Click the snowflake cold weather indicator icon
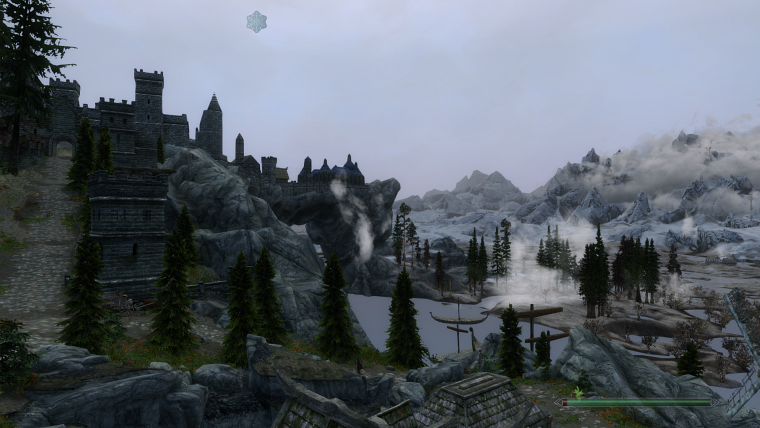 (x=257, y=22)
